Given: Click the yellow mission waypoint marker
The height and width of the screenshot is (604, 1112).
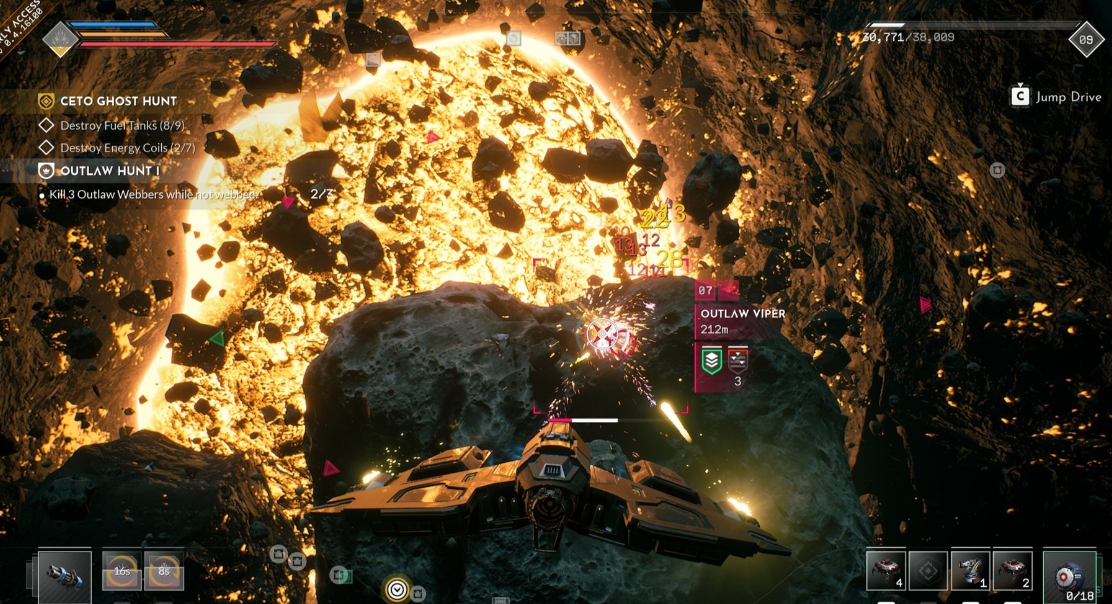Looking at the screenshot, I should click(x=397, y=589).
